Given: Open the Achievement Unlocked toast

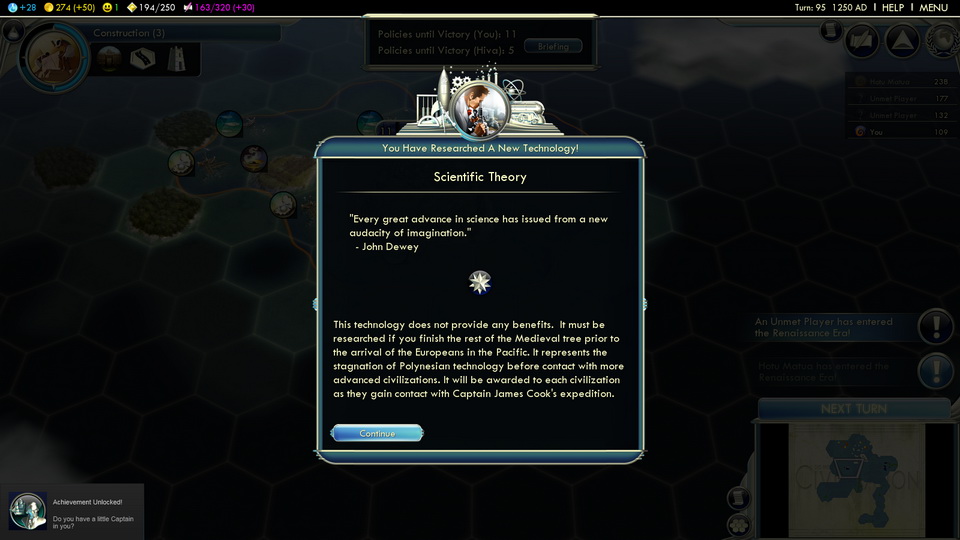Looking at the screenshot, I should (72, 511).
